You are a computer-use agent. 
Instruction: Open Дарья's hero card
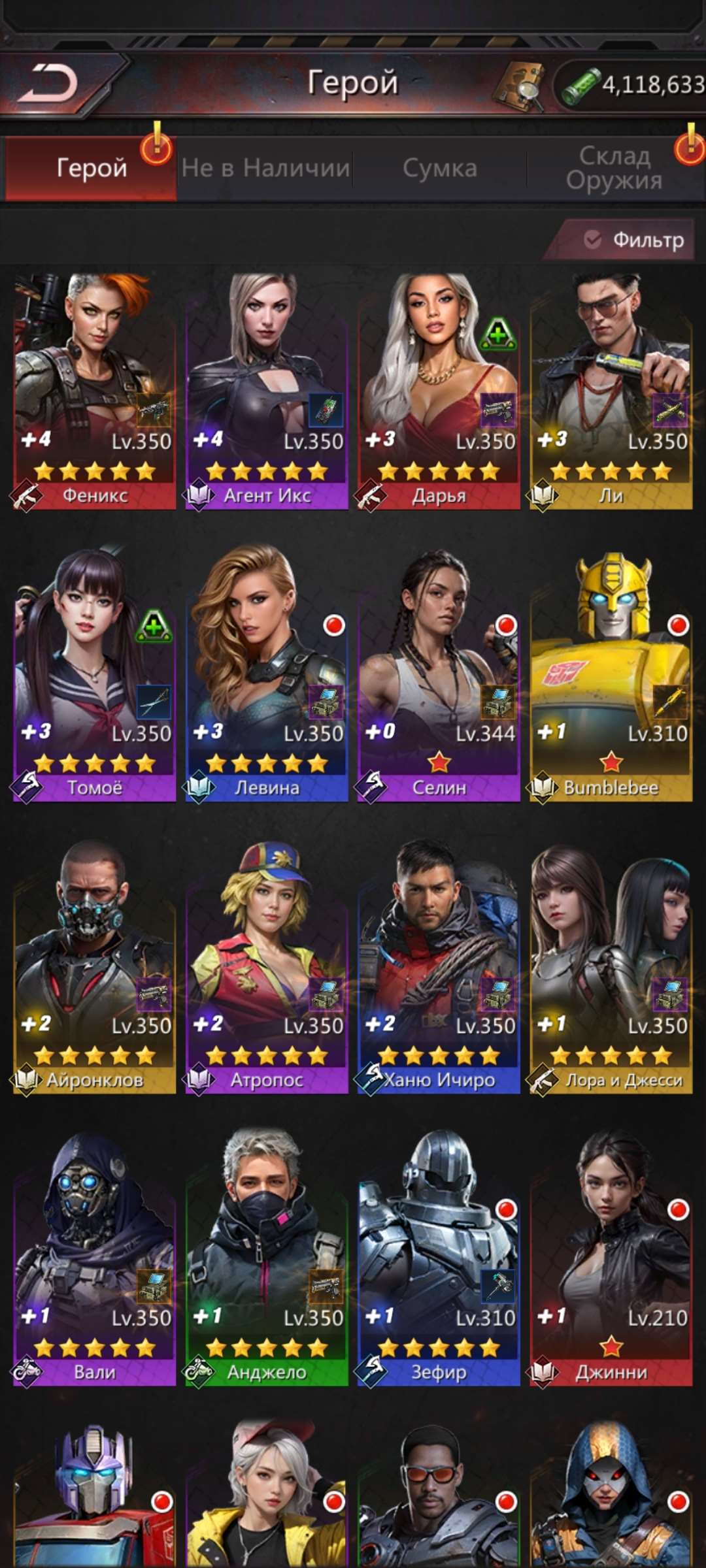439,391
